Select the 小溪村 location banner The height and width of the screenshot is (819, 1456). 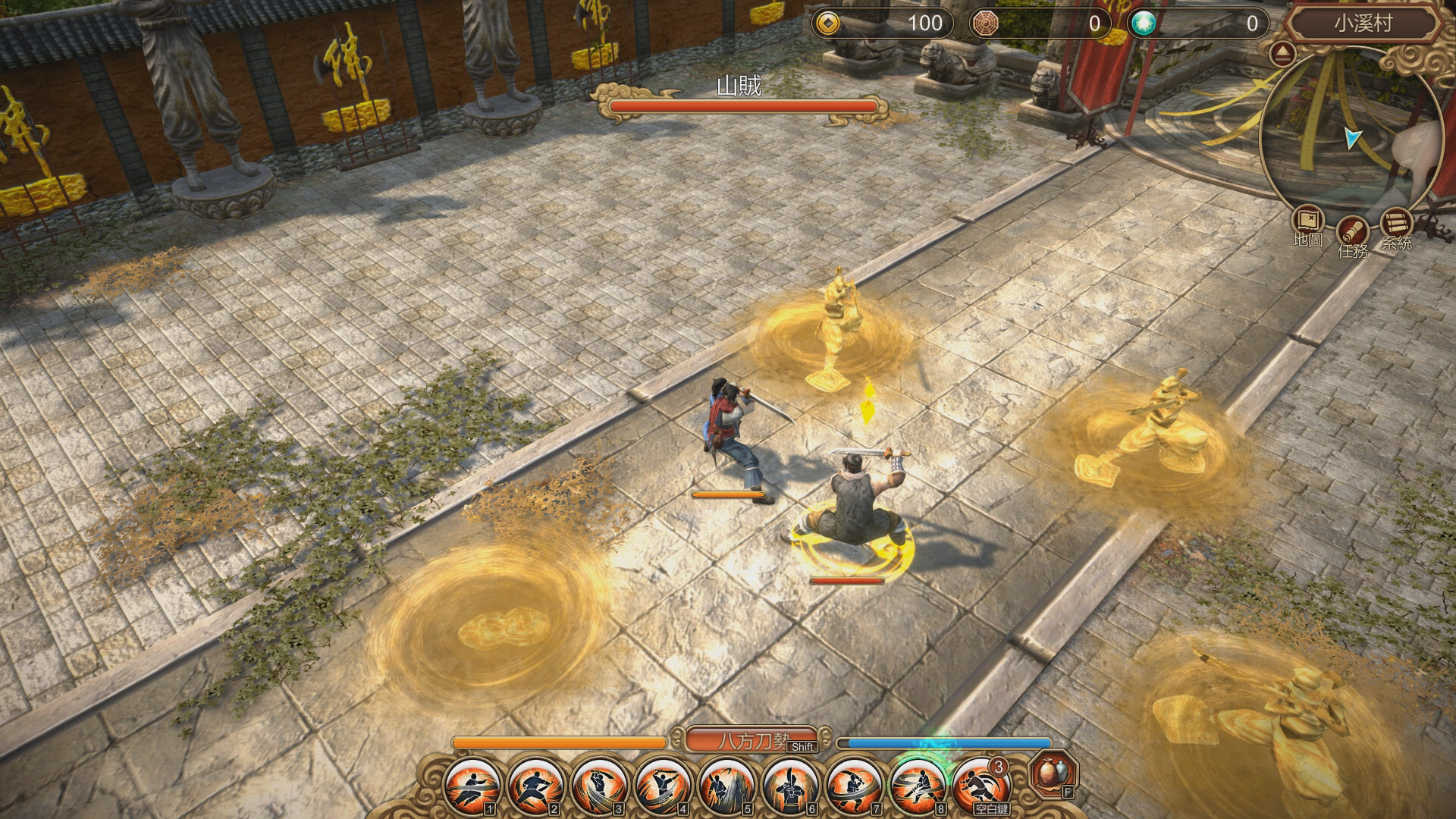coord(1363,24)
